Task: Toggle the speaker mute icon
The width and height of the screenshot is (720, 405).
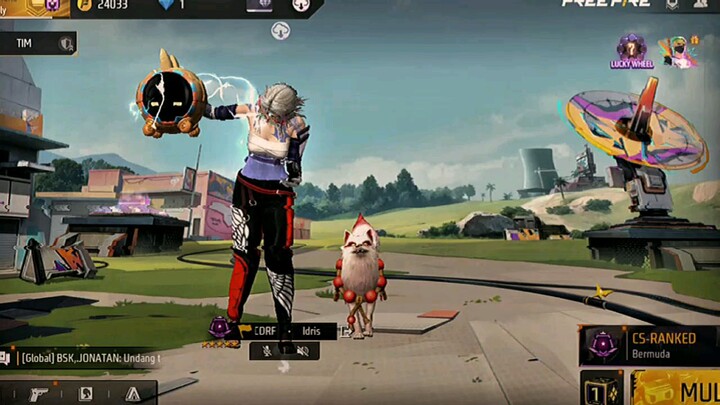Action: (299, 350)
